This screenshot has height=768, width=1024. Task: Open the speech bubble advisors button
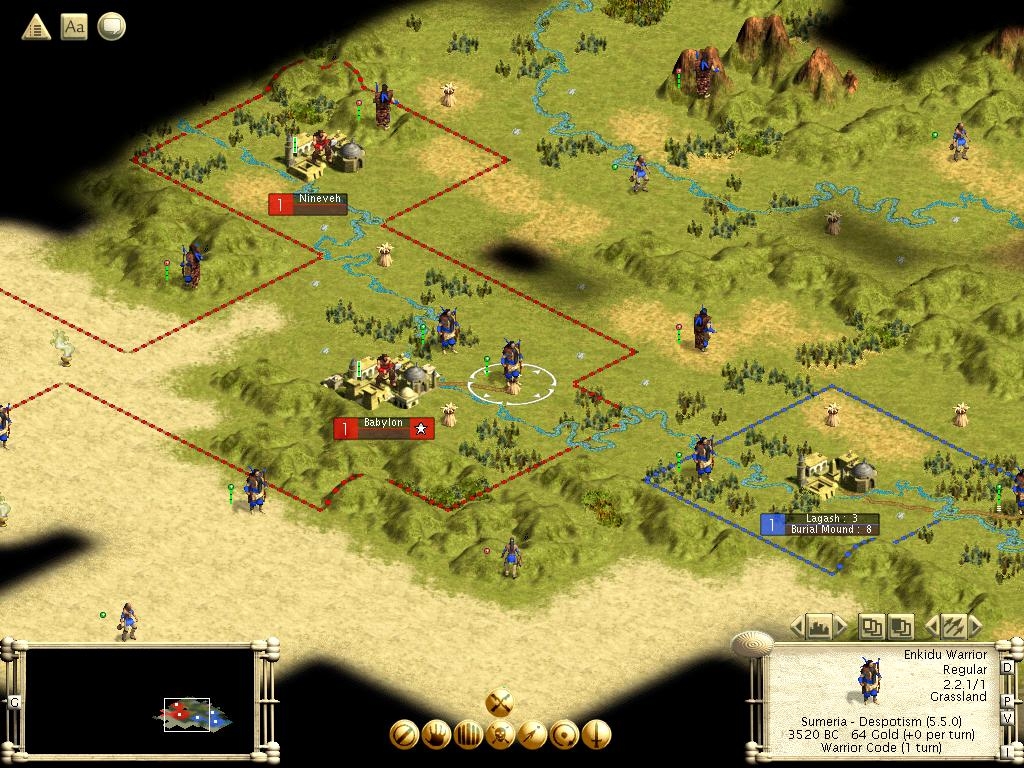[111, 27]
